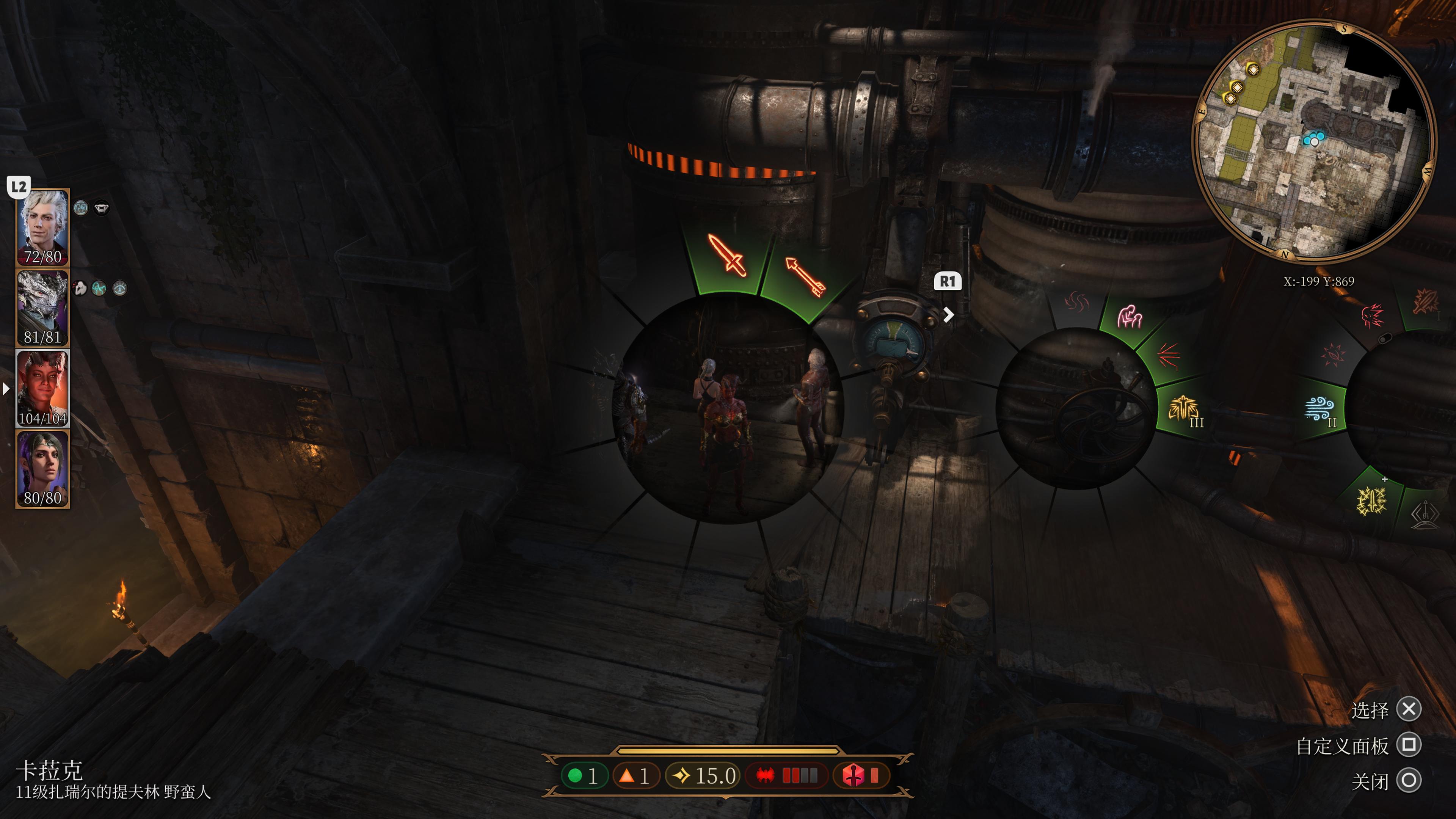
Task: Activate the yellow sparkling sword ability
Action: [x=1372, y=501]
